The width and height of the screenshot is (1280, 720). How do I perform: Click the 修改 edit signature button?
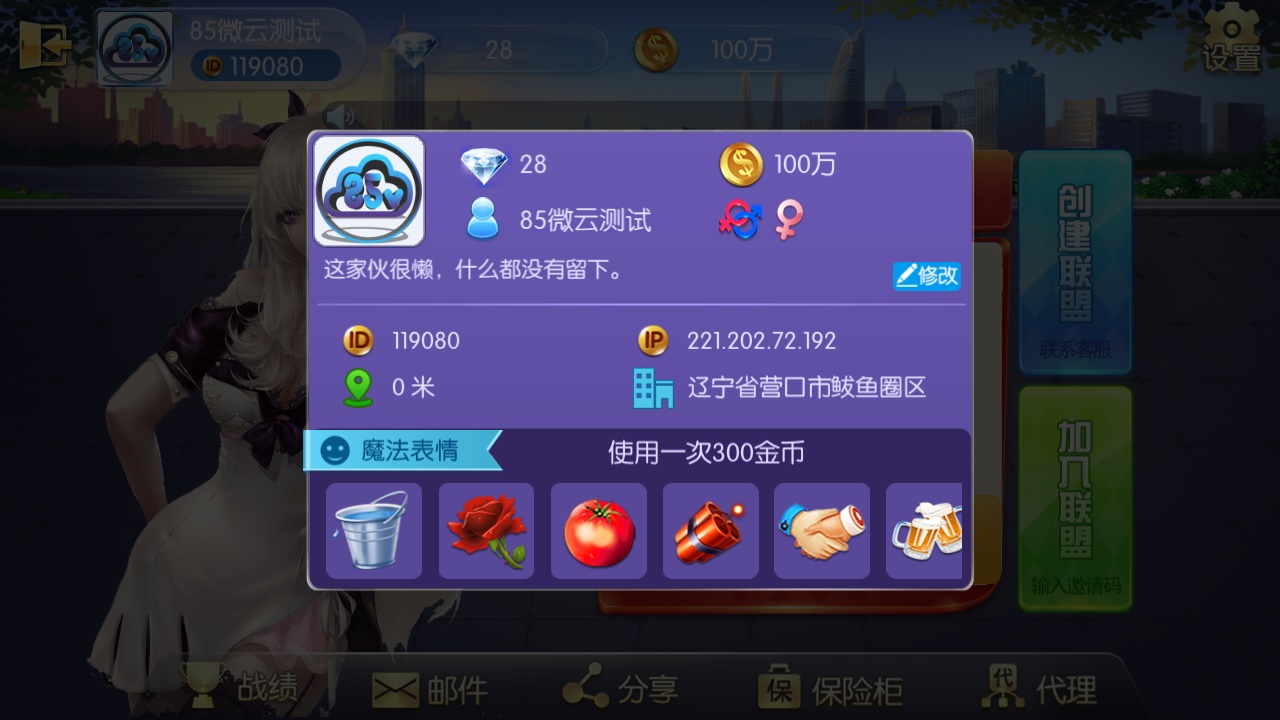coord(927,275)
